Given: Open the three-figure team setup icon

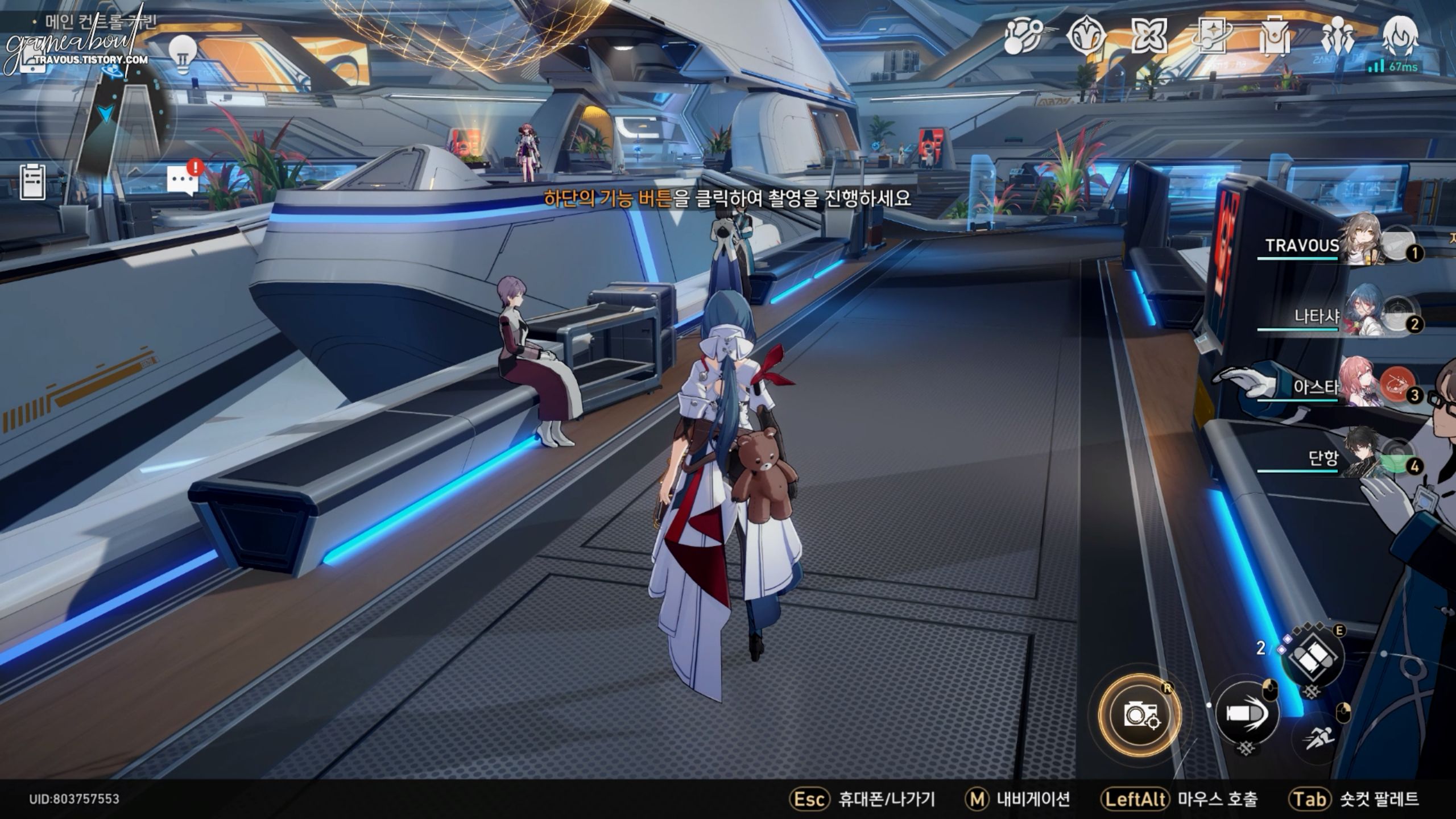Looking at the screenshot, I should tap(1337, 36).
